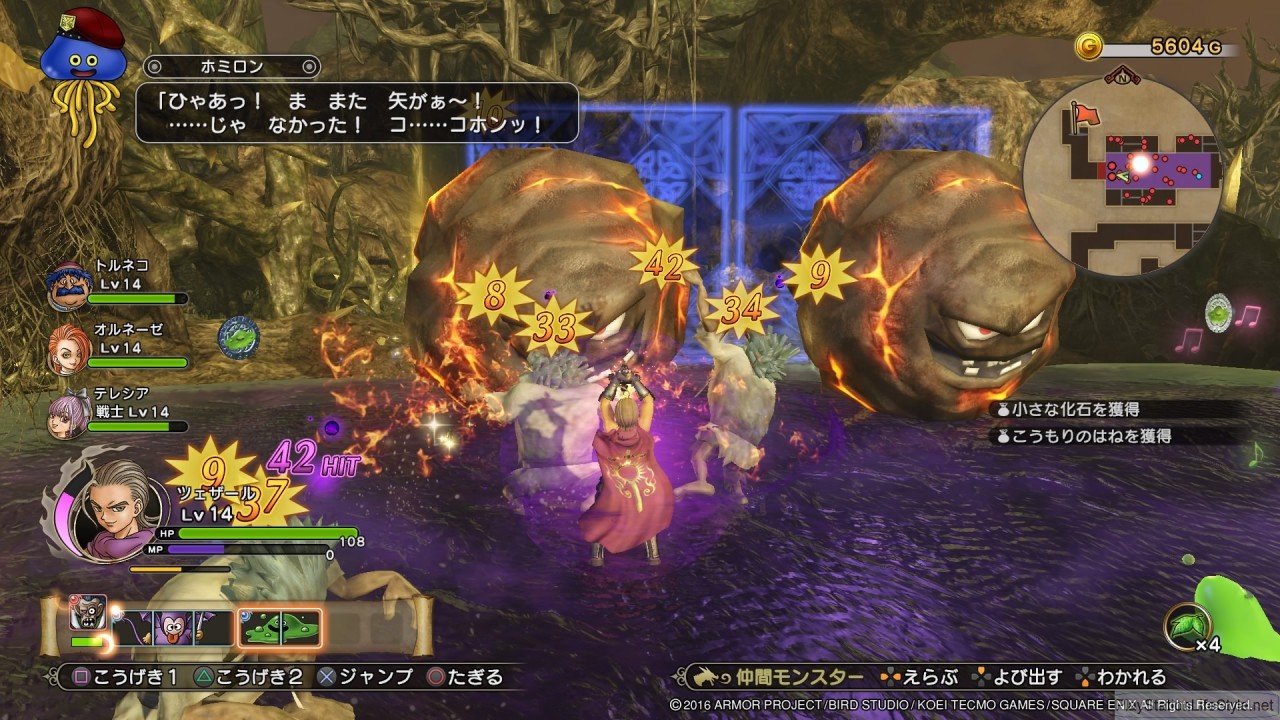1280x720 pixels.
Task: Click the Homiron dialogue text box
Action: pyautogui.click(x=356, y=112)
